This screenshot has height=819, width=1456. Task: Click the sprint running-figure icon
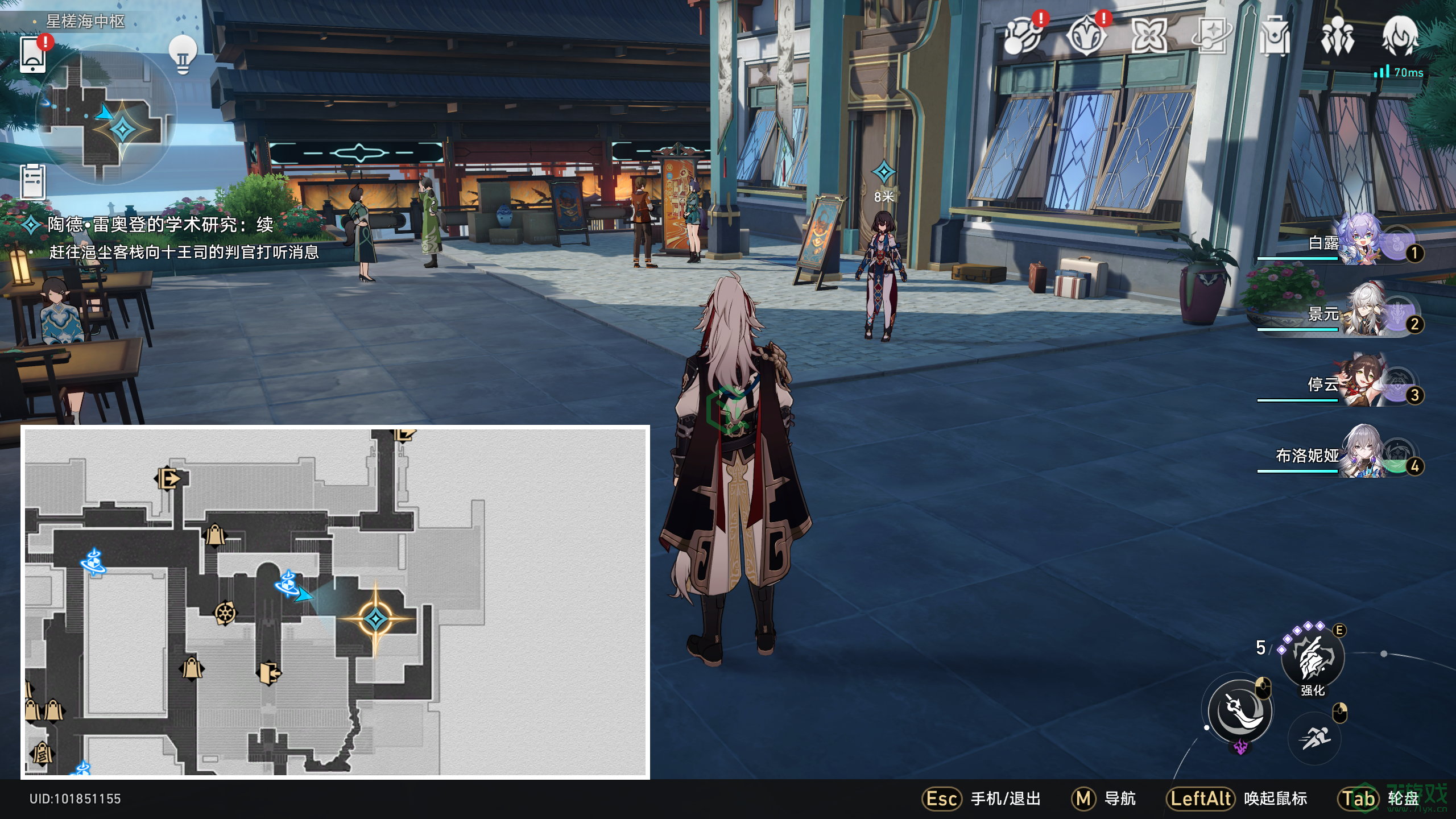tap(1314, 738)
